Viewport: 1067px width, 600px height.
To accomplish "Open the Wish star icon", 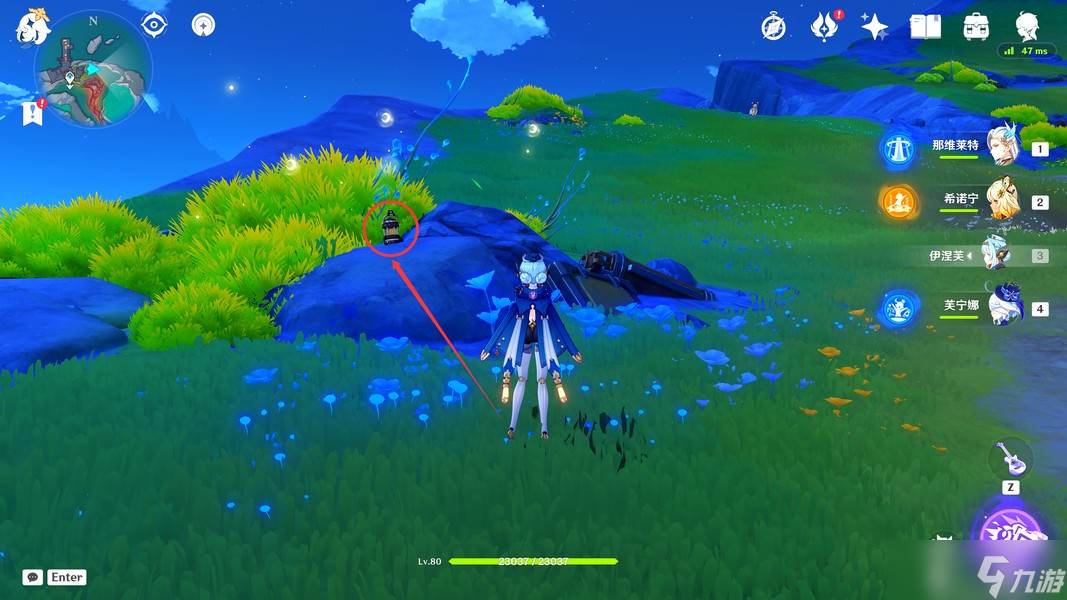I will [x=875, y=27].
